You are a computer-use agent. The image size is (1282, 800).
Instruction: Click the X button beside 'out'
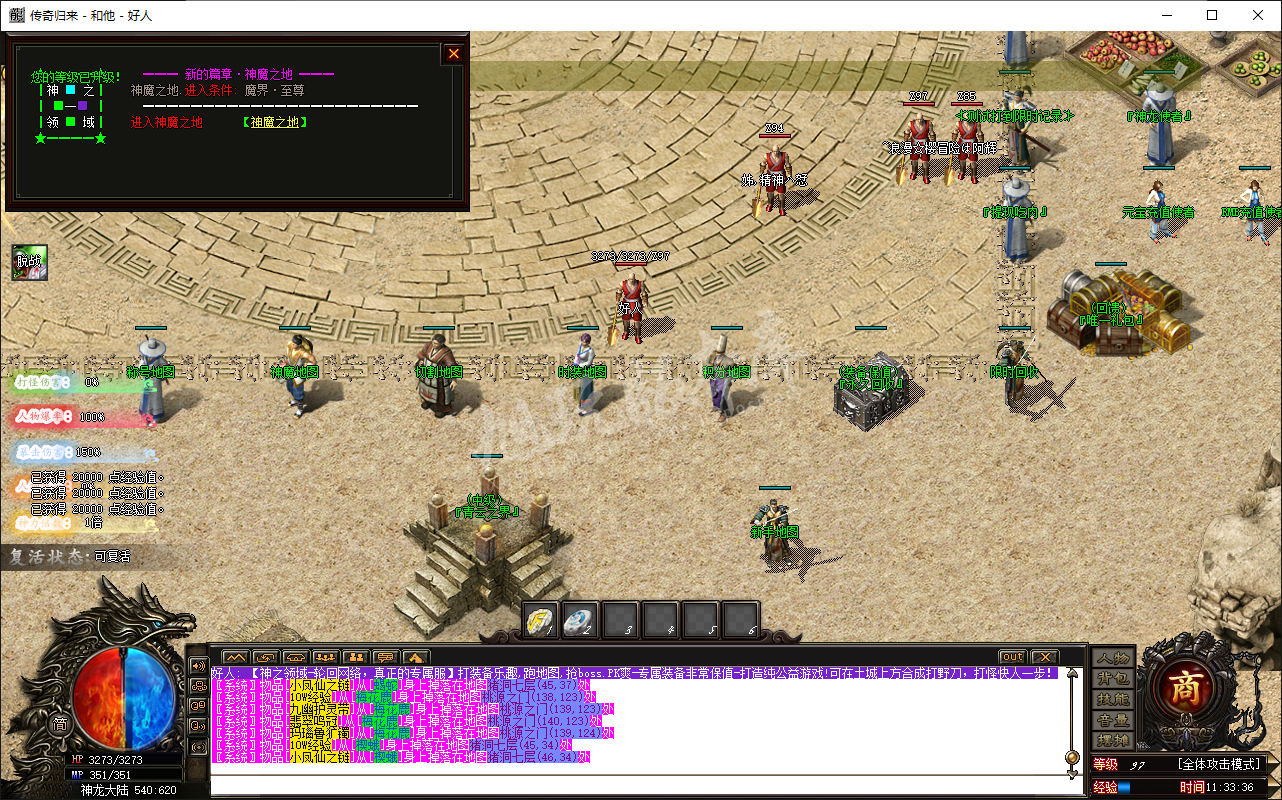1043,657
